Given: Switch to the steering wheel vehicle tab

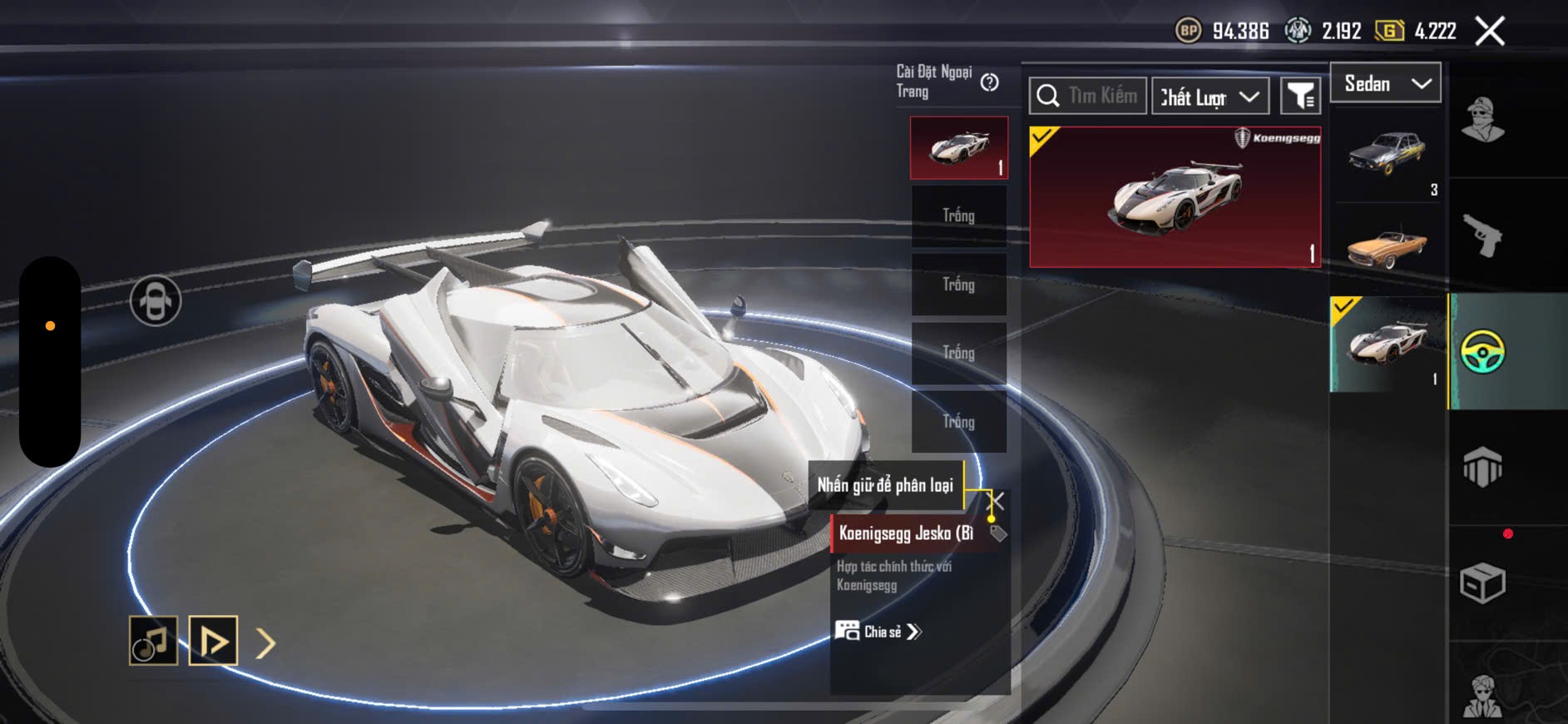Looking at the screenshot, I should tap(1482, 351).
